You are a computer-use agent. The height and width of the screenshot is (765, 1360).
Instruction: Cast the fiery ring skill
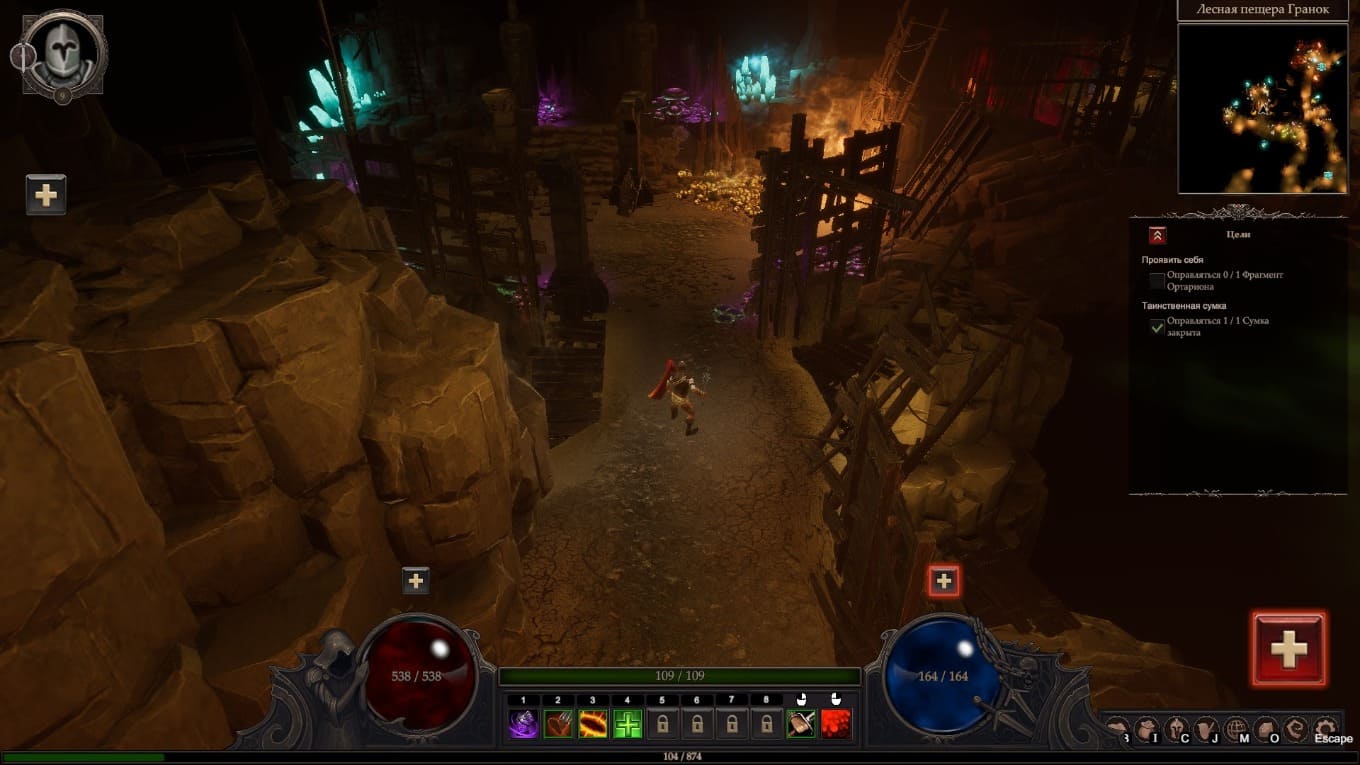593,723
